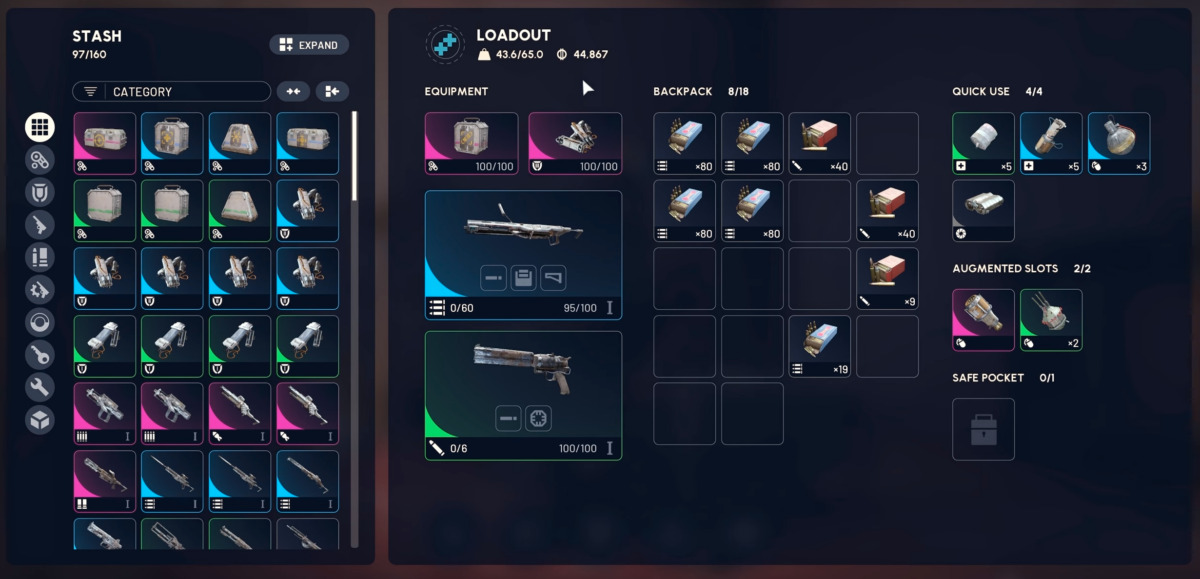Select the binoculars quick-use item
Screen dimensions: 1200x579
point(983,210)
